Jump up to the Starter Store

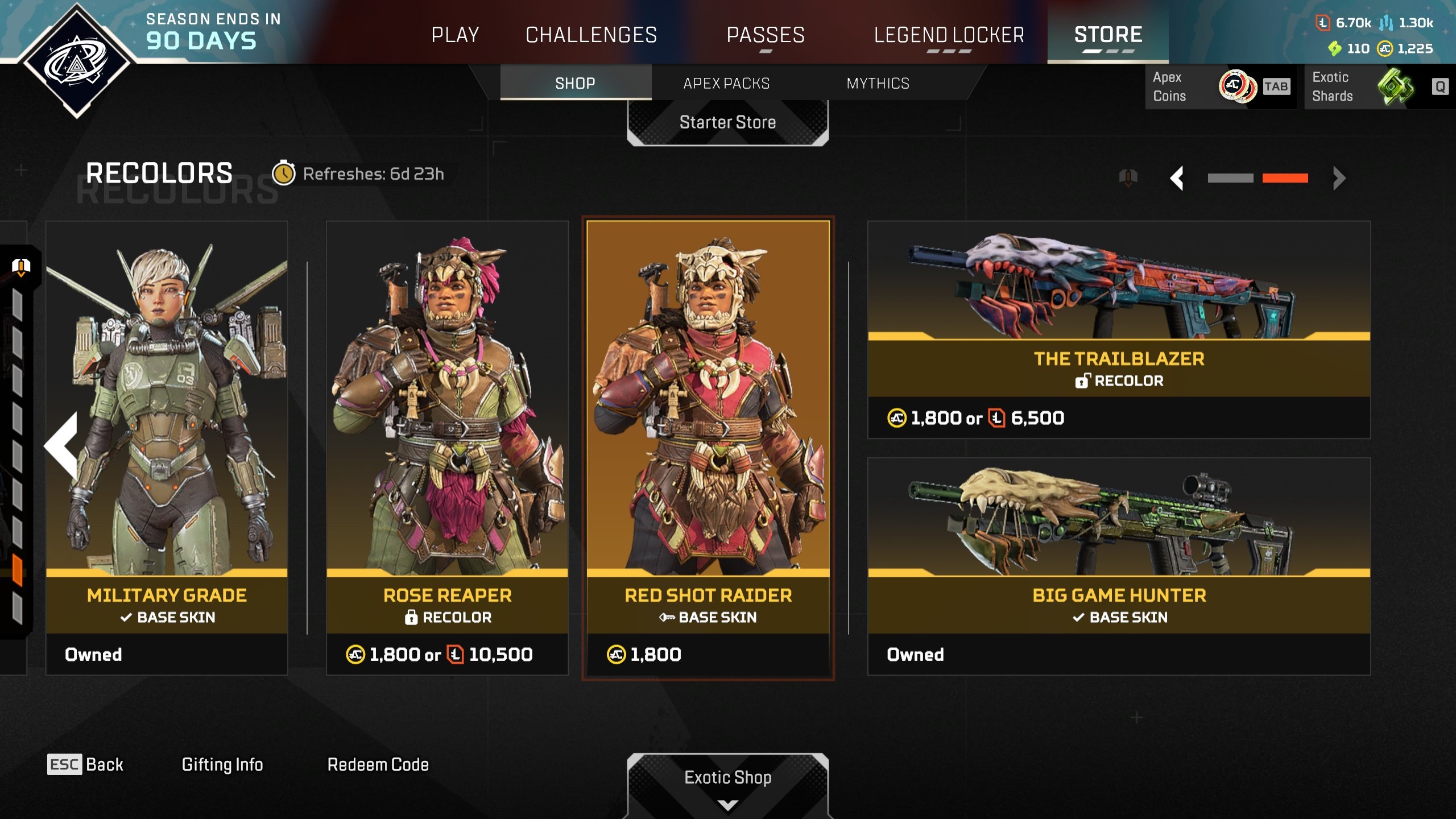point(727,122)
